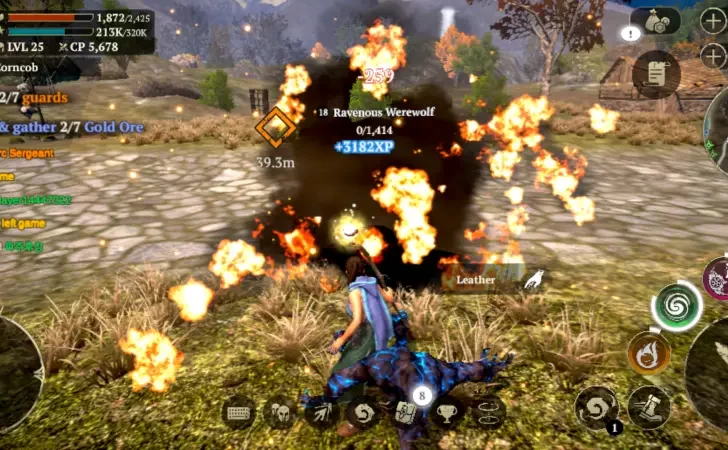This screenshot has height=450, width=728.
Task: Tap the quest alert exclamation bubble
Action: coord(629,34)
